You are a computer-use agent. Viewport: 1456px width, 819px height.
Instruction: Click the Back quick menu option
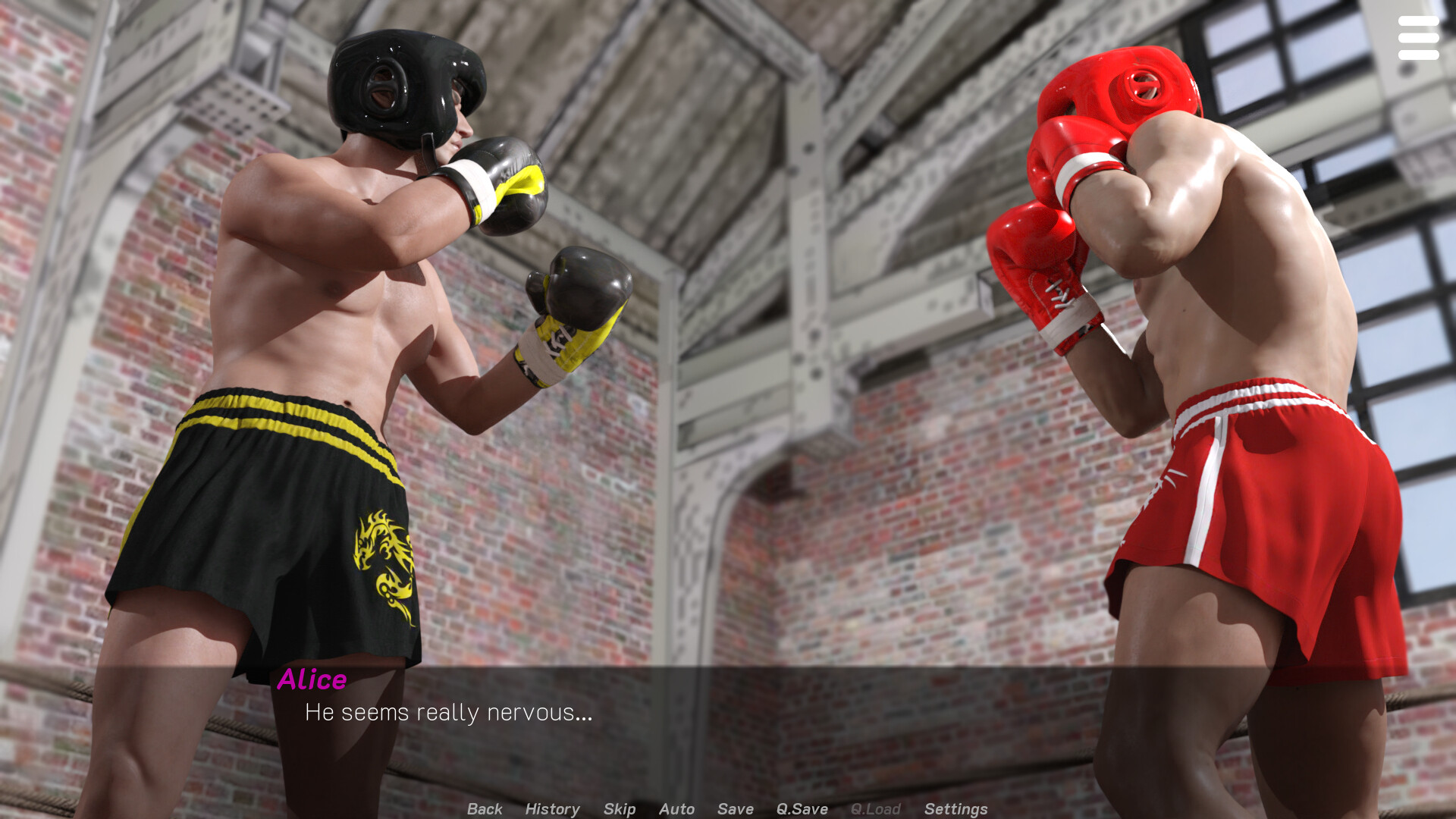point(485,809)
